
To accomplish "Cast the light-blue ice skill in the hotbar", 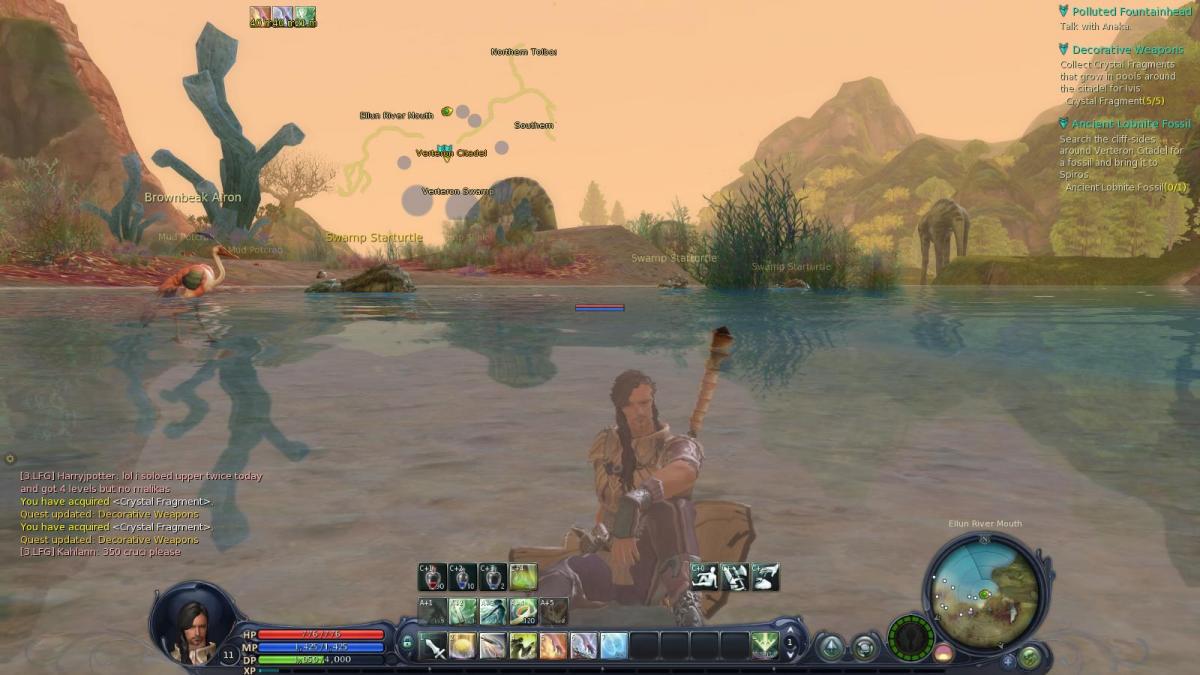I will pyautogui.click(x=614, y=646).
